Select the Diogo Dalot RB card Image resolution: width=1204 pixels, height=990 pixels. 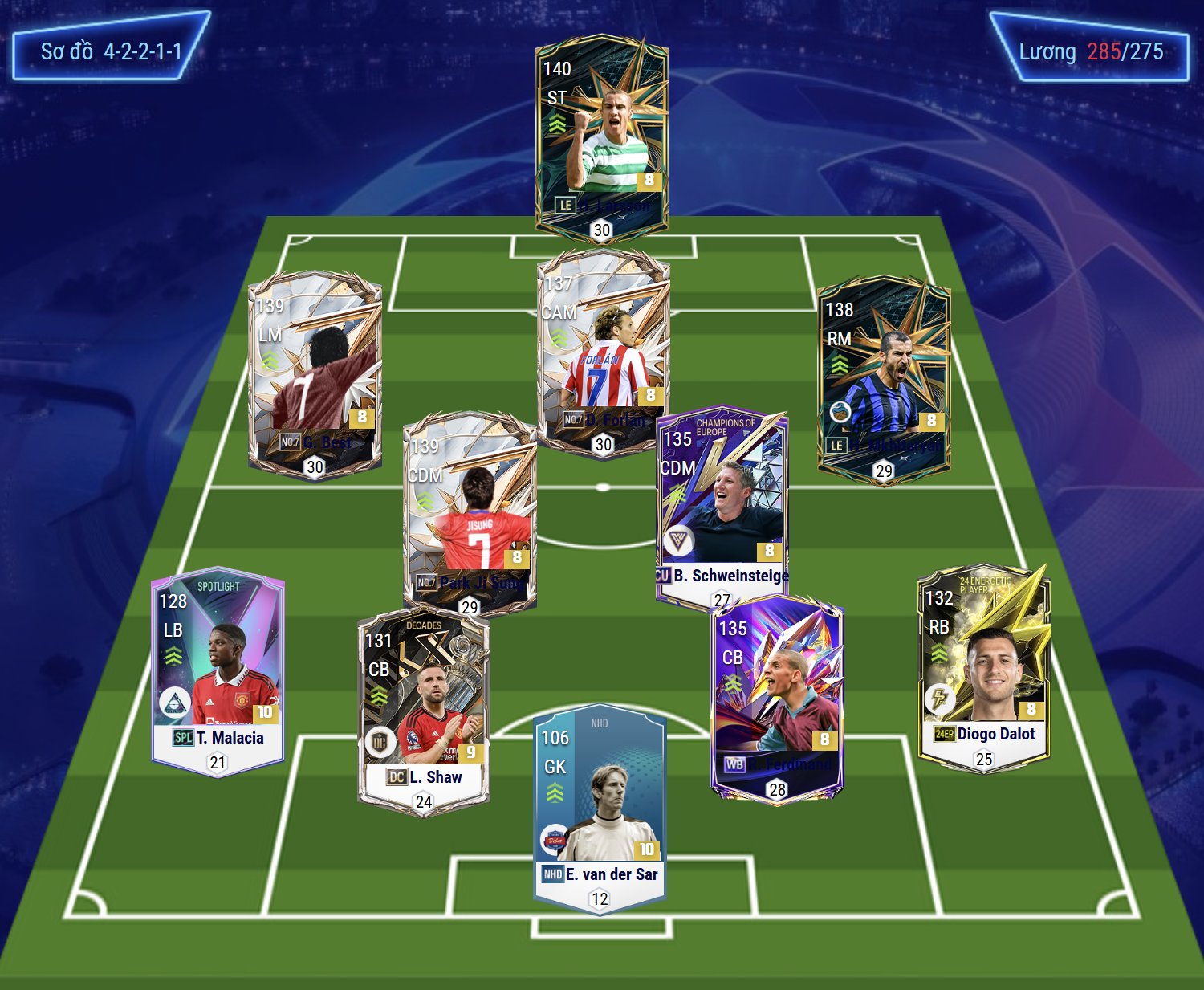[983, 666]
